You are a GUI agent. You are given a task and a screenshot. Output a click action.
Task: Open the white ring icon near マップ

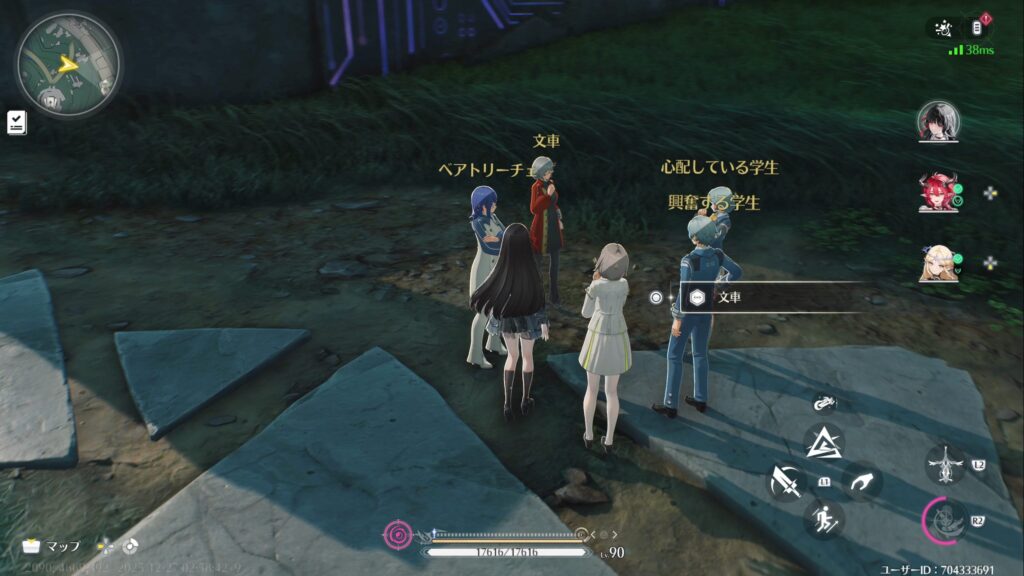click(x=129, y=546)
